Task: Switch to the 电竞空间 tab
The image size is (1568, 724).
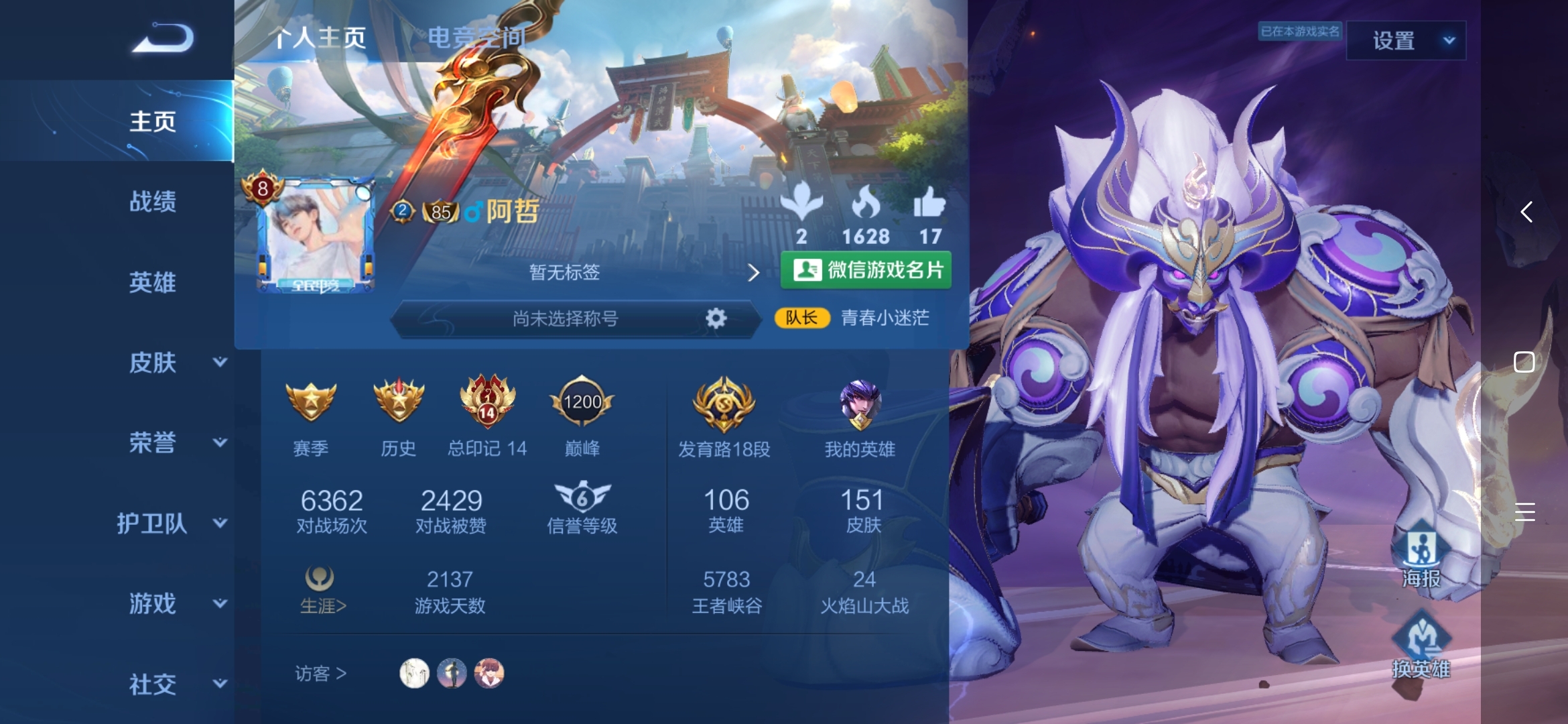Action: tap(476, 38)
